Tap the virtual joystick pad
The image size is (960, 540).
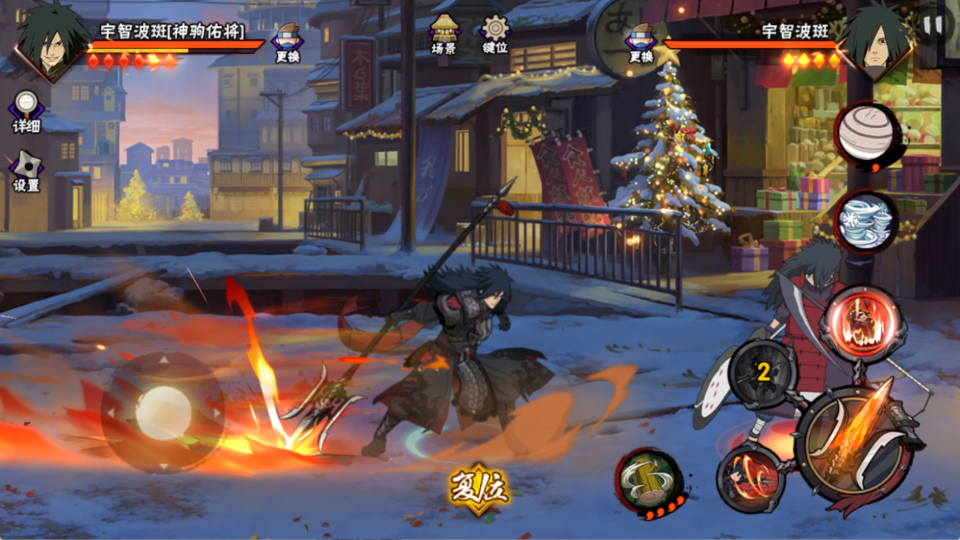coord(163,411)
